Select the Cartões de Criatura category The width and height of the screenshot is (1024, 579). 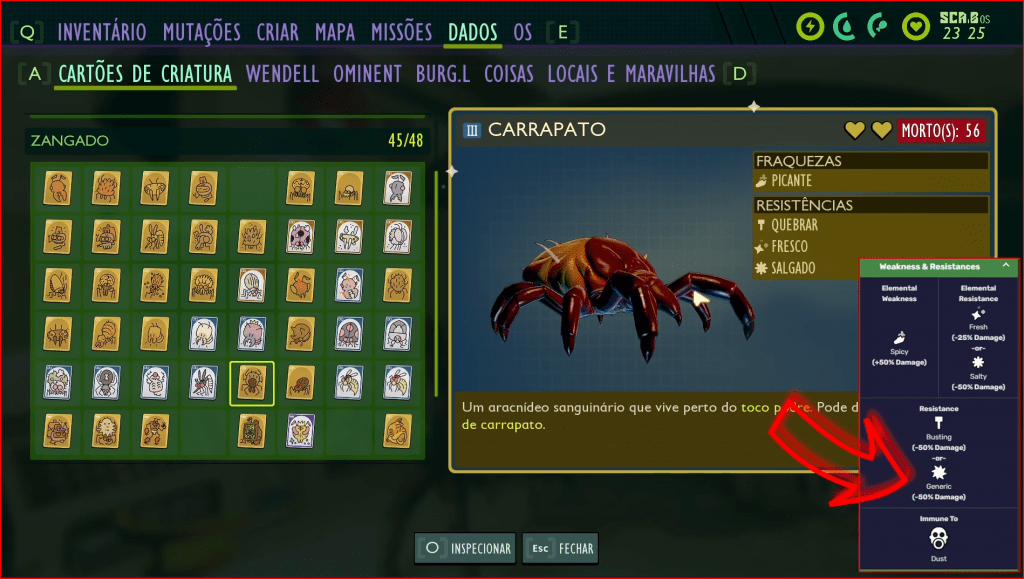coord(145,74)
